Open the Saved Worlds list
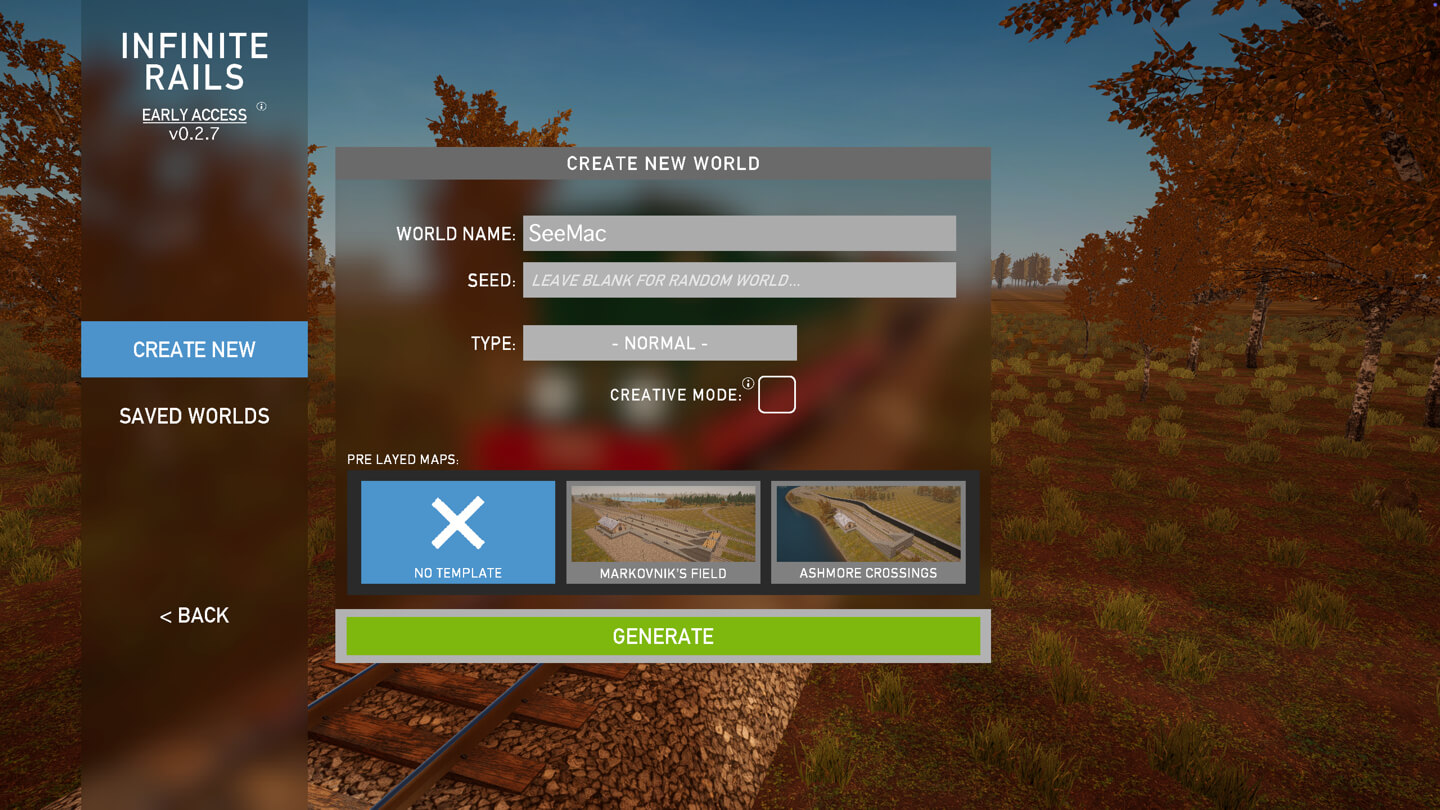This screenshot has height=810, width=1440. click(194, 416)
